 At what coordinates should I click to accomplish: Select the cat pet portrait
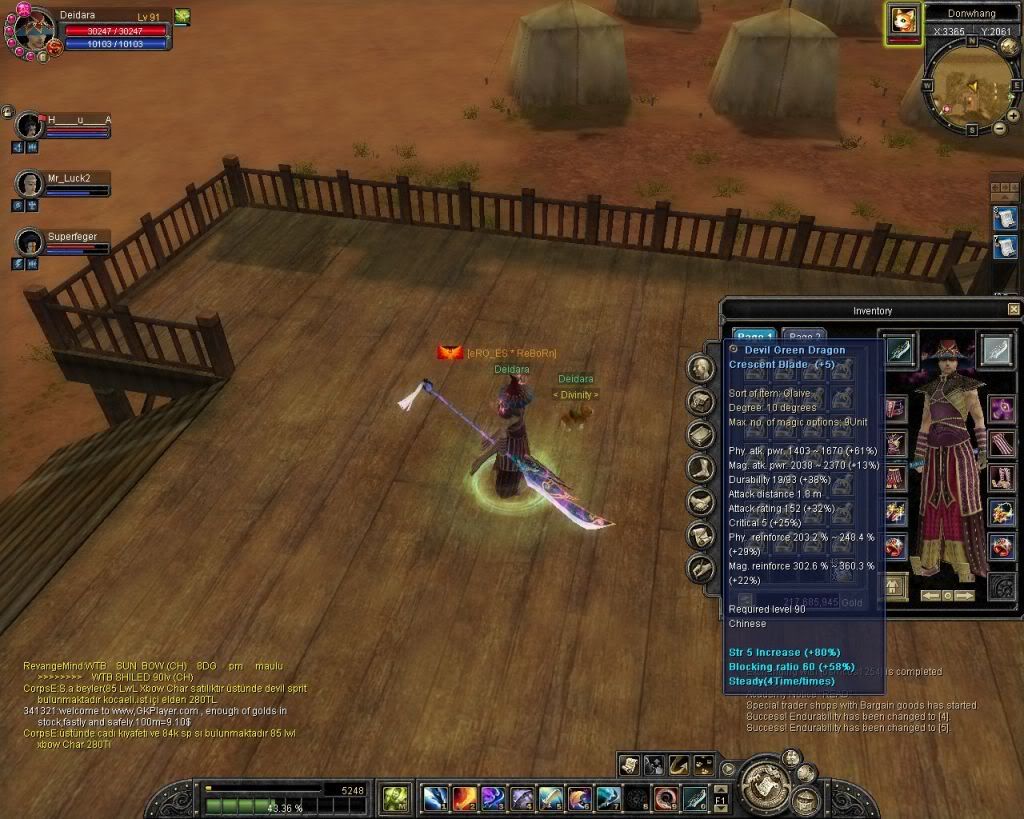click(x=903, y=21)
